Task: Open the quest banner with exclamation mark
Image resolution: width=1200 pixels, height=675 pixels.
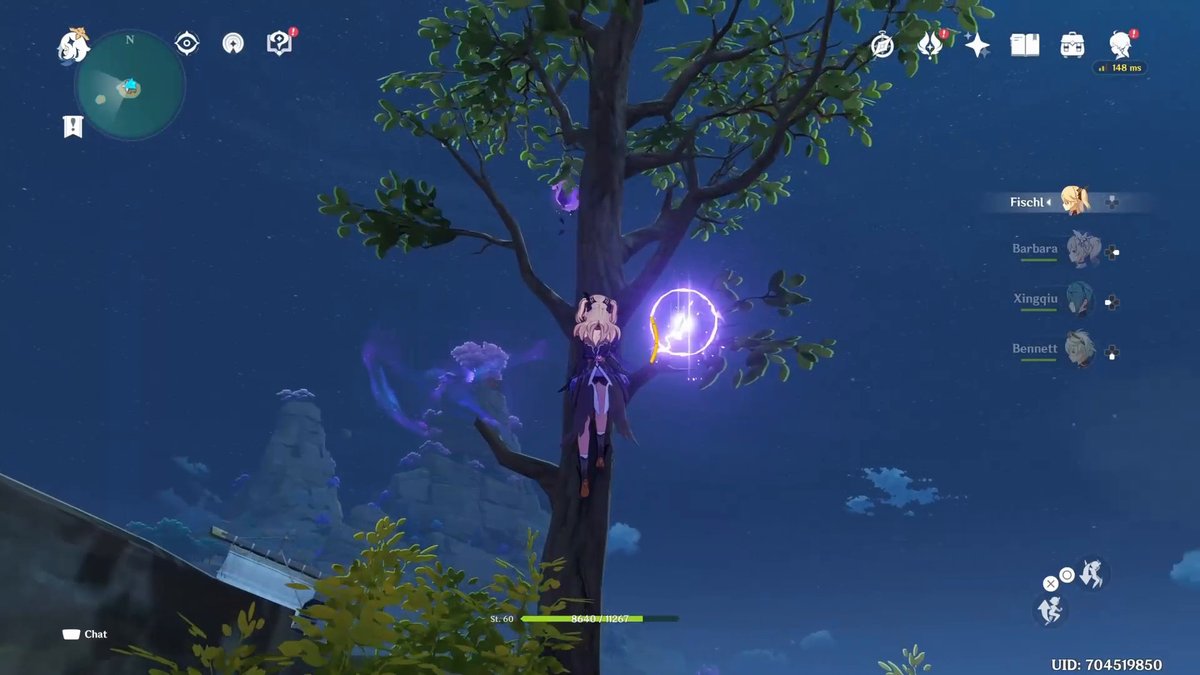Action: point(73,126)
